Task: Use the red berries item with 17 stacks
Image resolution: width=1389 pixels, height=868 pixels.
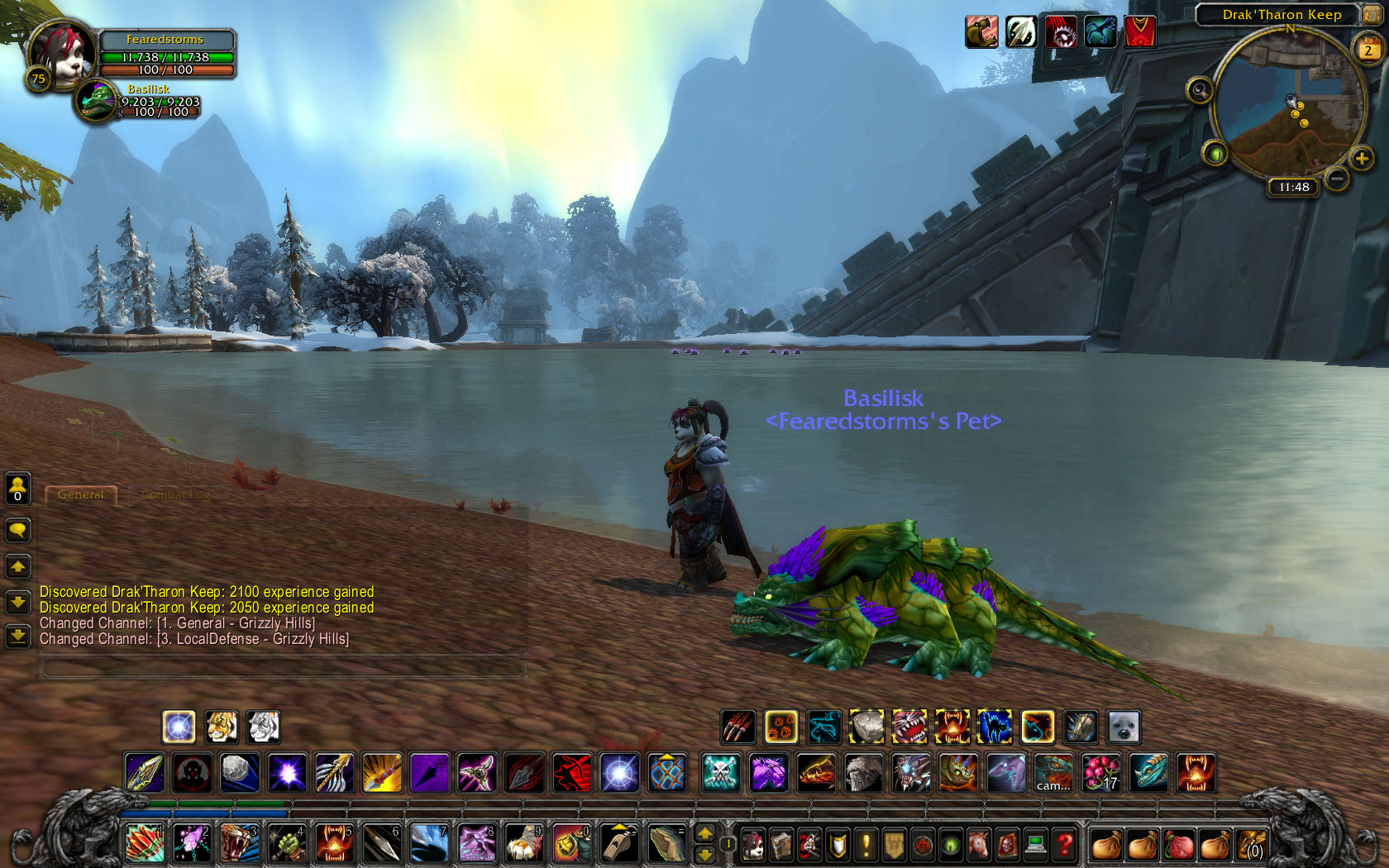Action: tap(1100, 773)
